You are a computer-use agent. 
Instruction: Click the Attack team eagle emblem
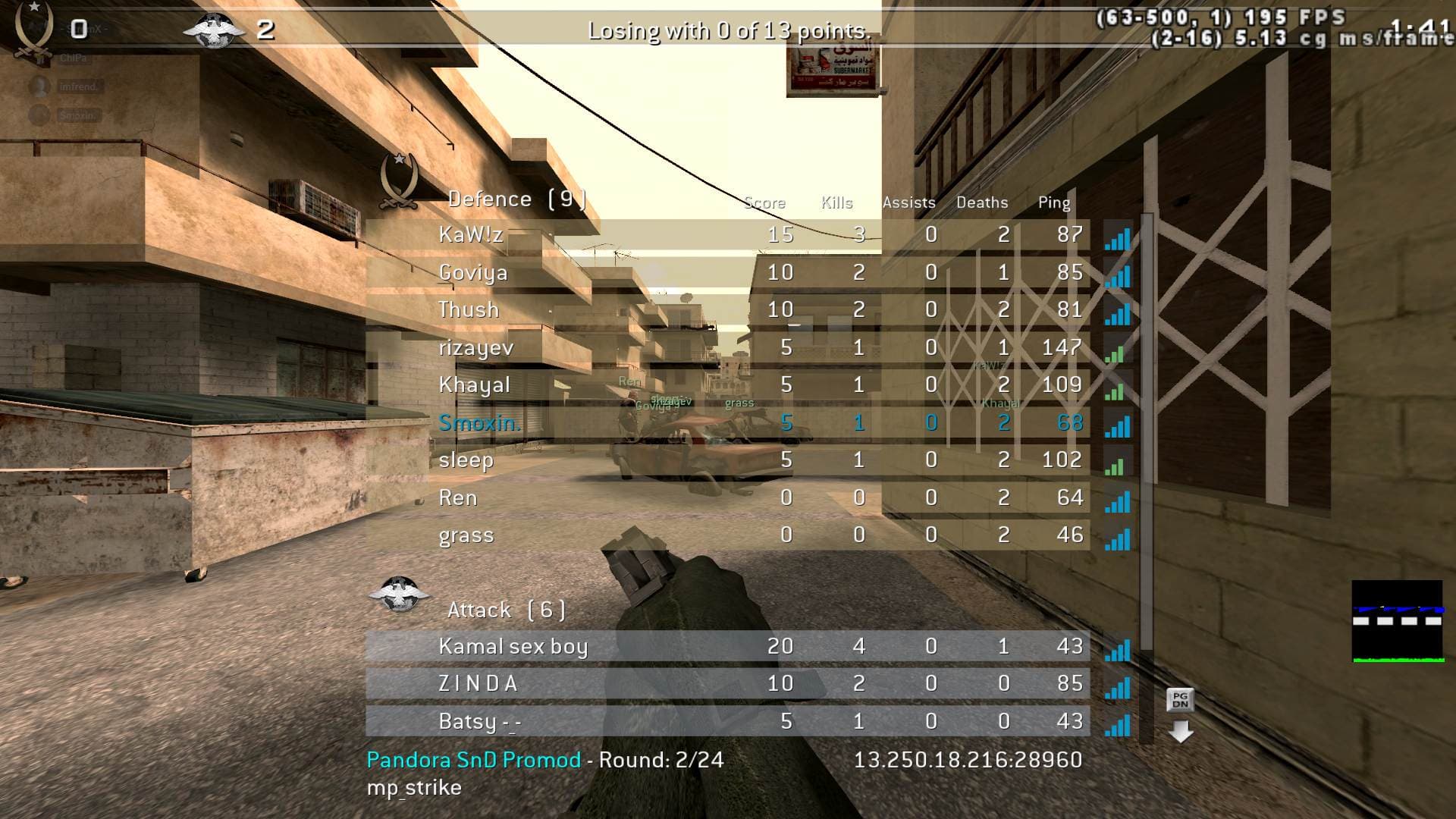(x=398, y=595)
